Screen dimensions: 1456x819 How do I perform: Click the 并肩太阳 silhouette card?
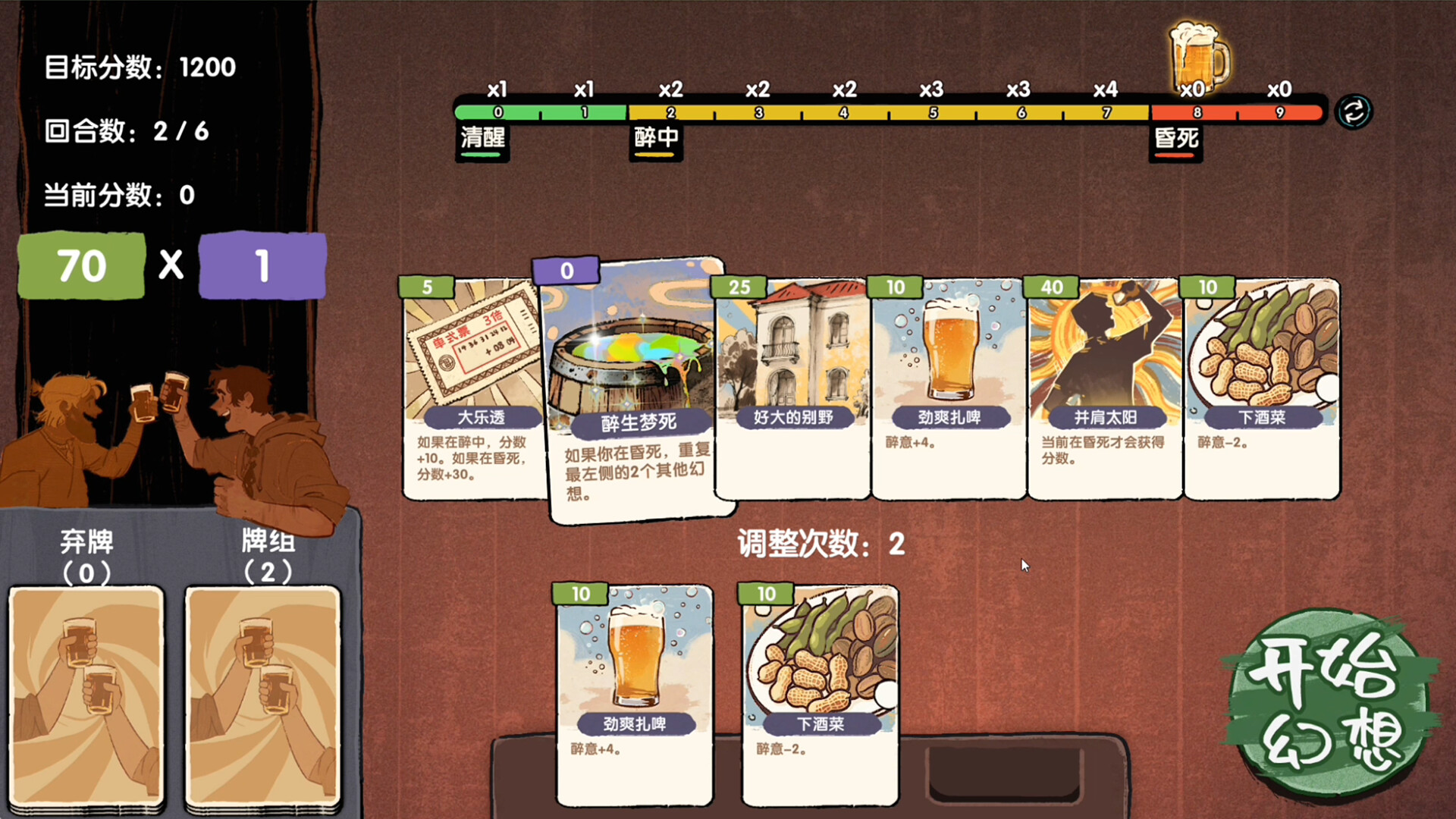point(1105,387)
